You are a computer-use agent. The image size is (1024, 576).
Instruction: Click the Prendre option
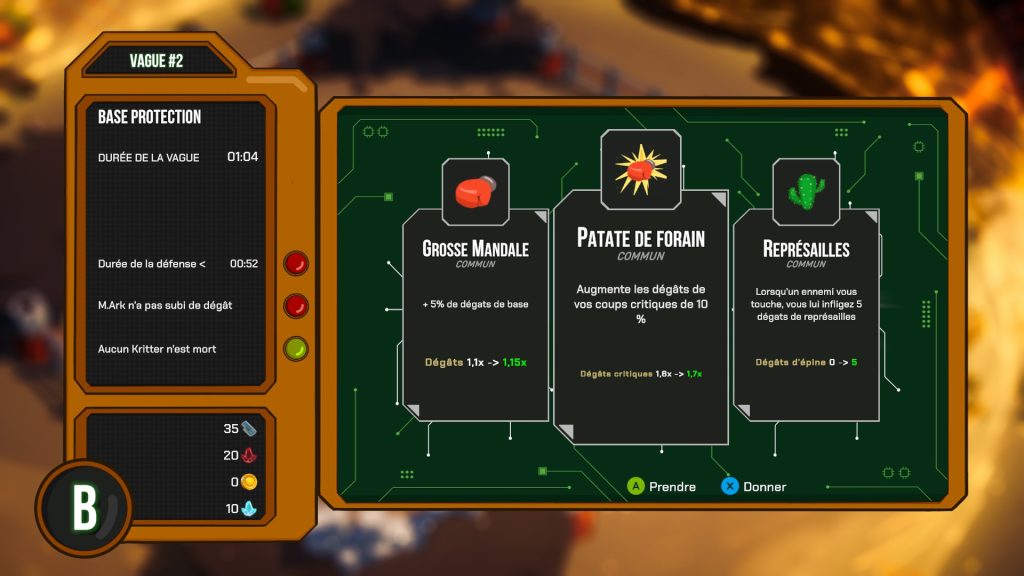pos(661,487)
